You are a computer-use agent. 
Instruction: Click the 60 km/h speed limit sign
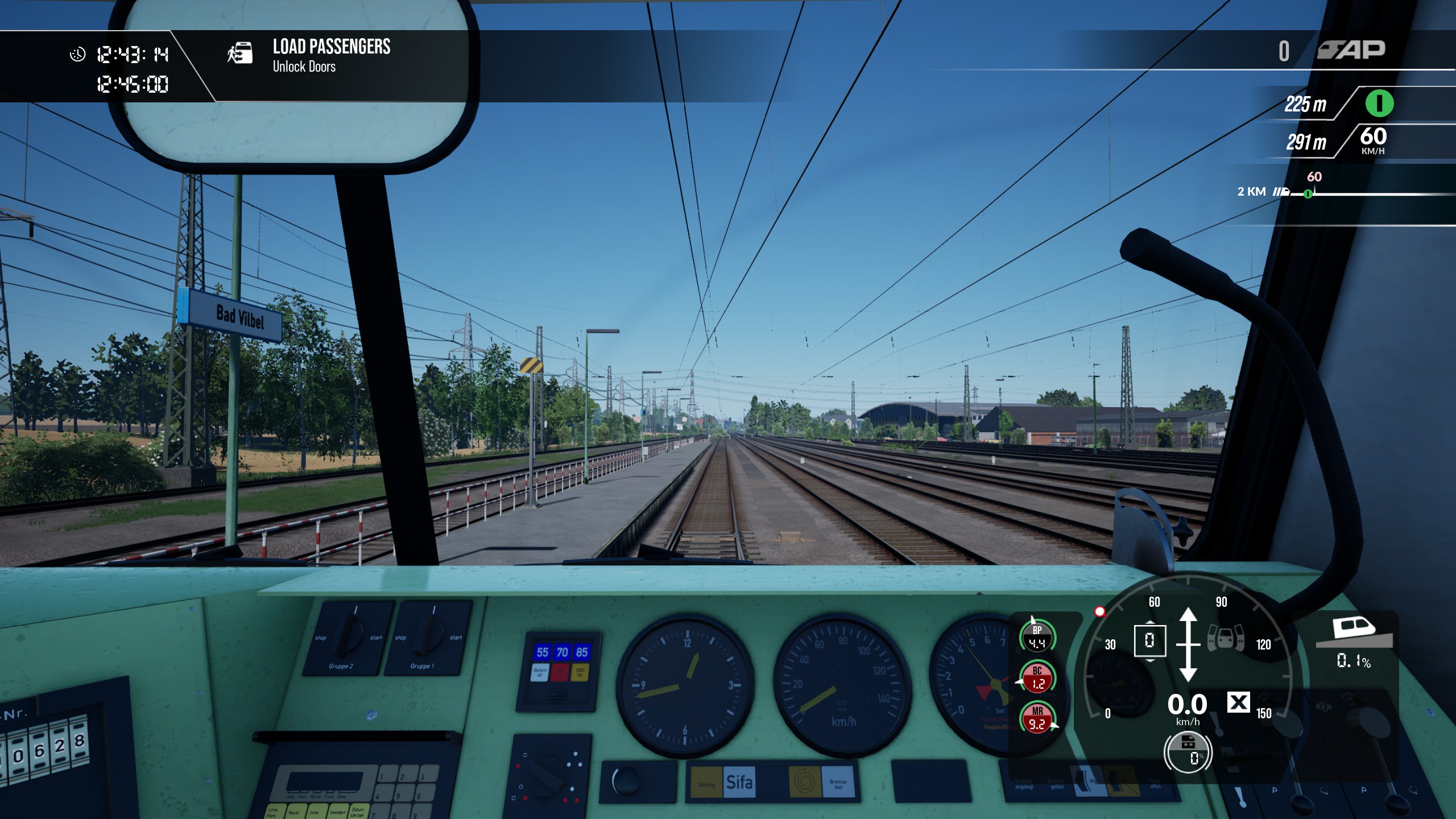[x=1373, y=139]
